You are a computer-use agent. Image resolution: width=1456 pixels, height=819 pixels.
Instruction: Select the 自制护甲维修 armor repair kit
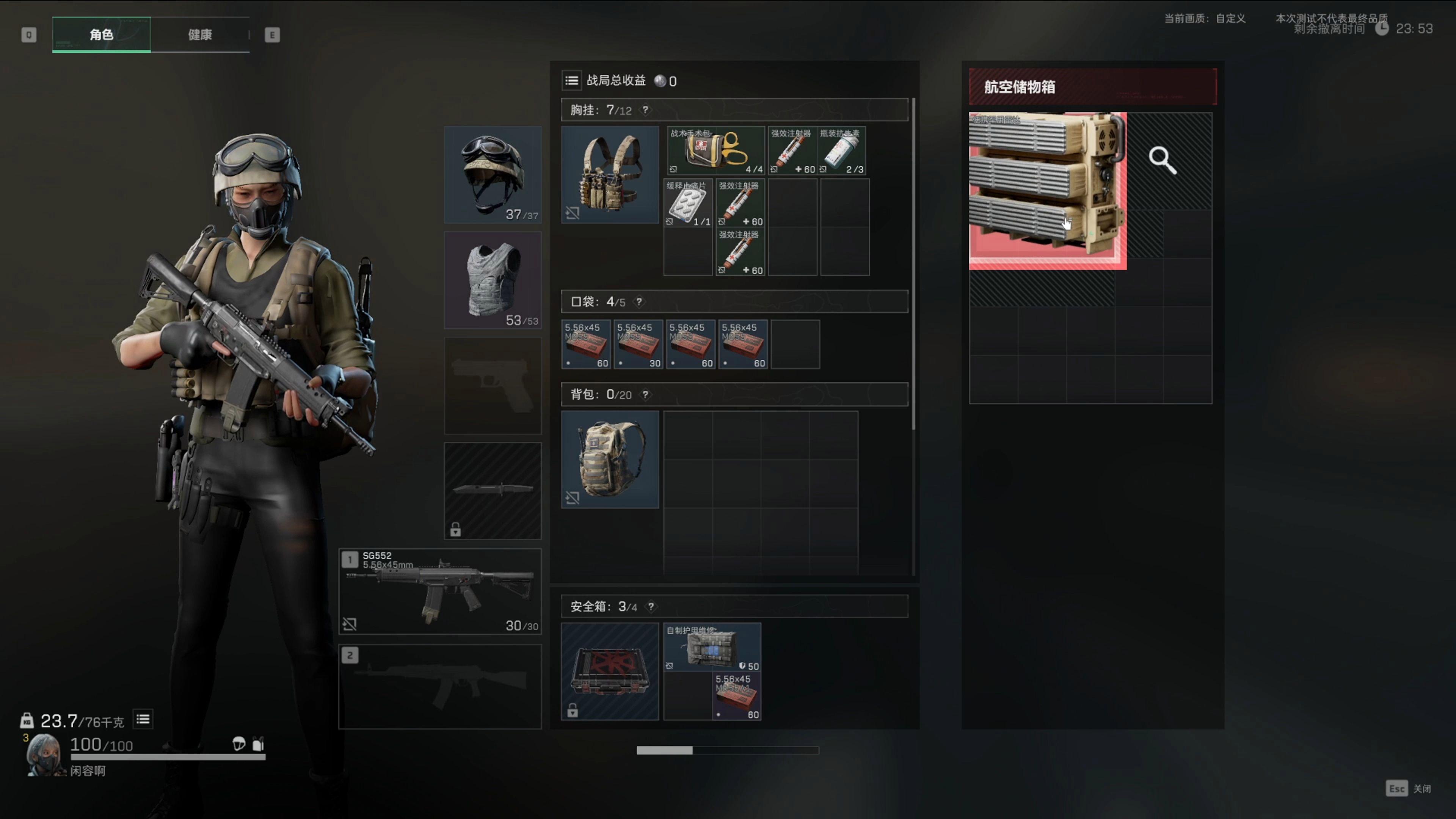click(x=712, y=647)
